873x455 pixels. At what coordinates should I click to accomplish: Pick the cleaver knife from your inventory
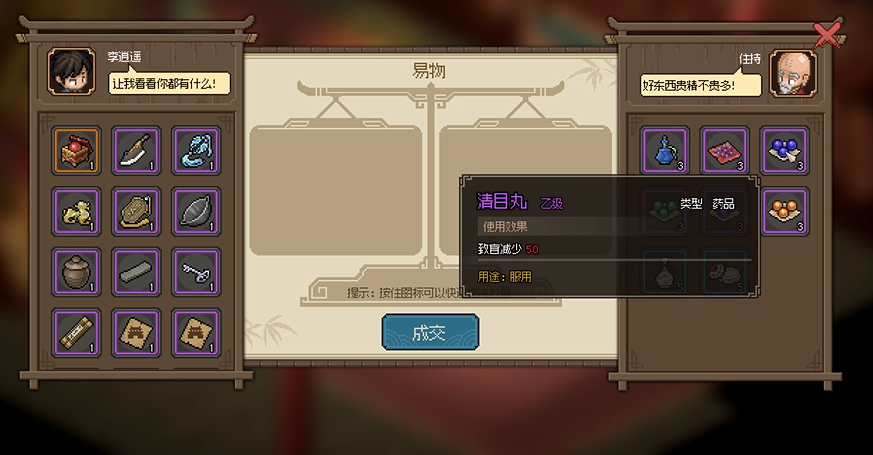pos(136,150)
